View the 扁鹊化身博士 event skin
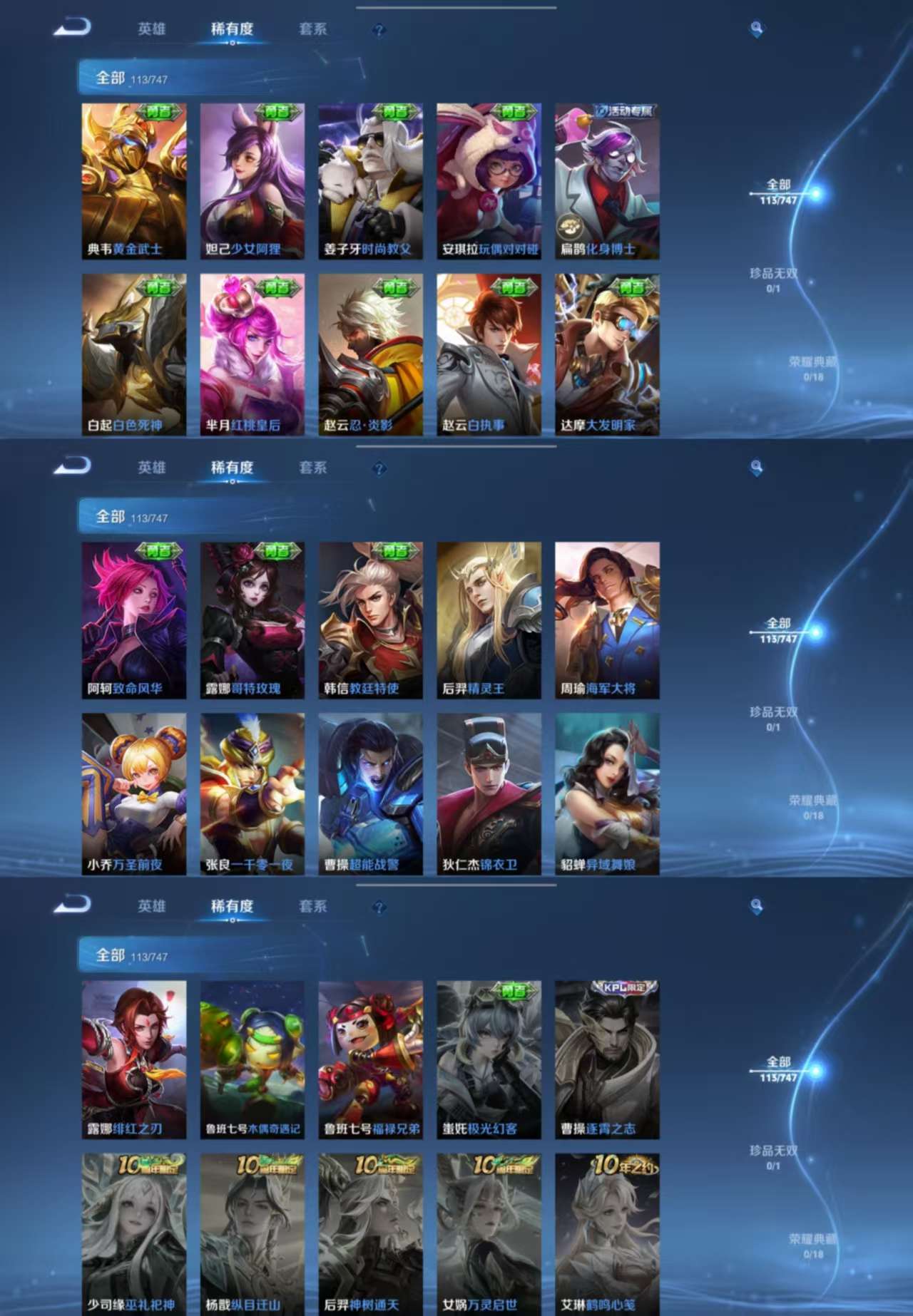 pyautogui.click(x=607, y=181)
